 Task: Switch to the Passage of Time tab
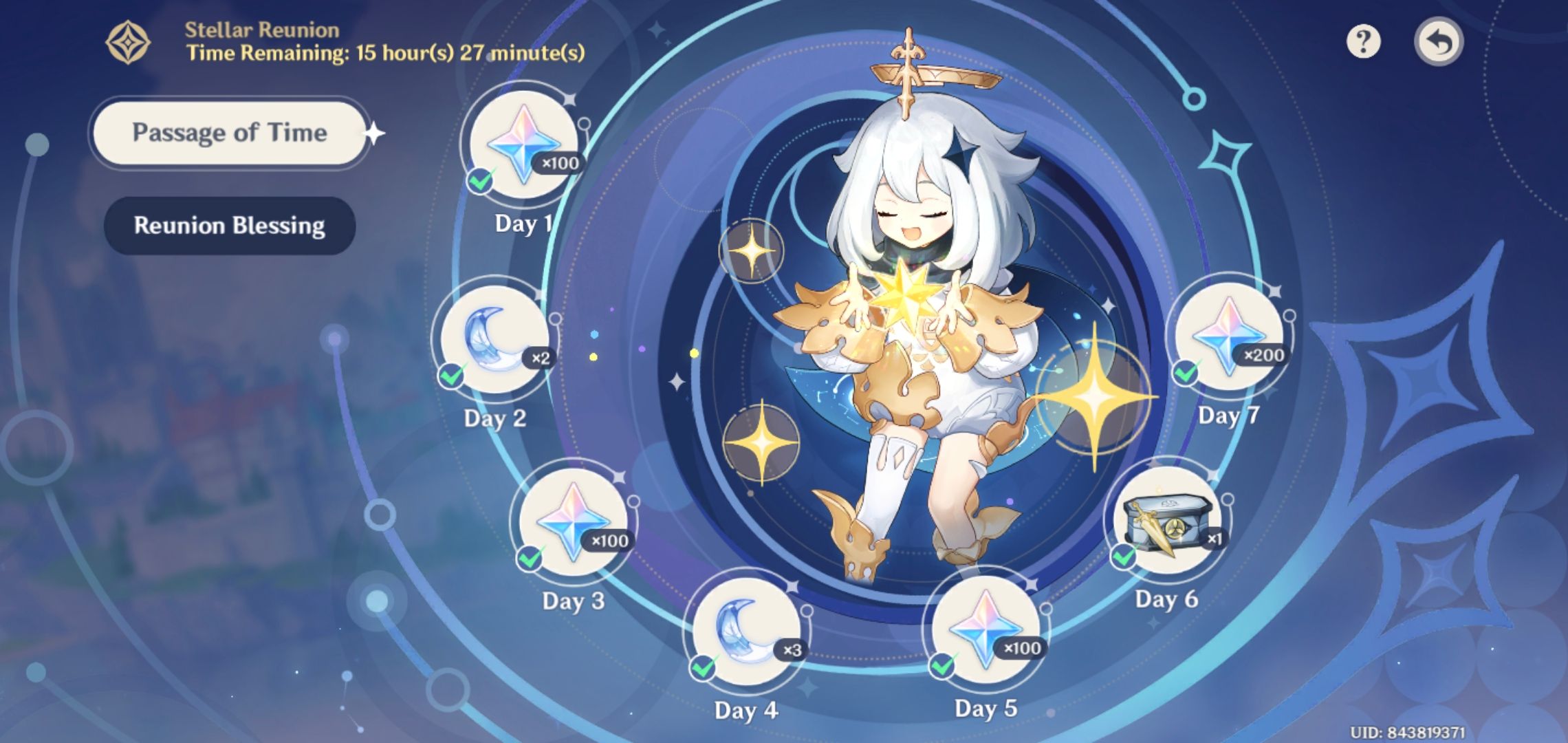tap(229, 132)
